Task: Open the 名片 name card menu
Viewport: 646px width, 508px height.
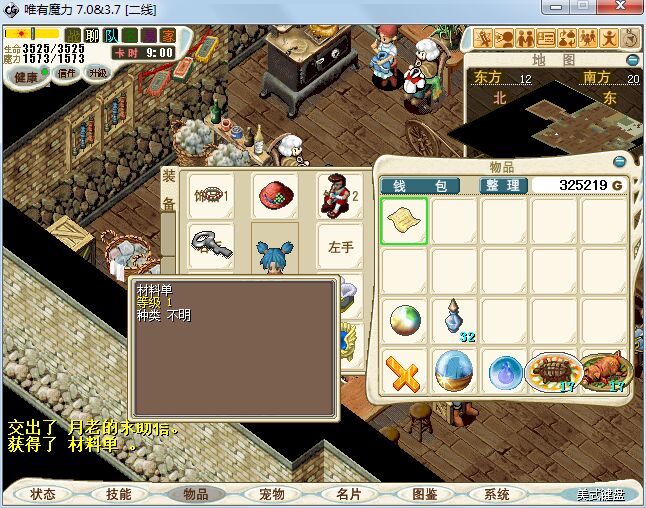Action: pyautogui.click(x=348, y=494)
